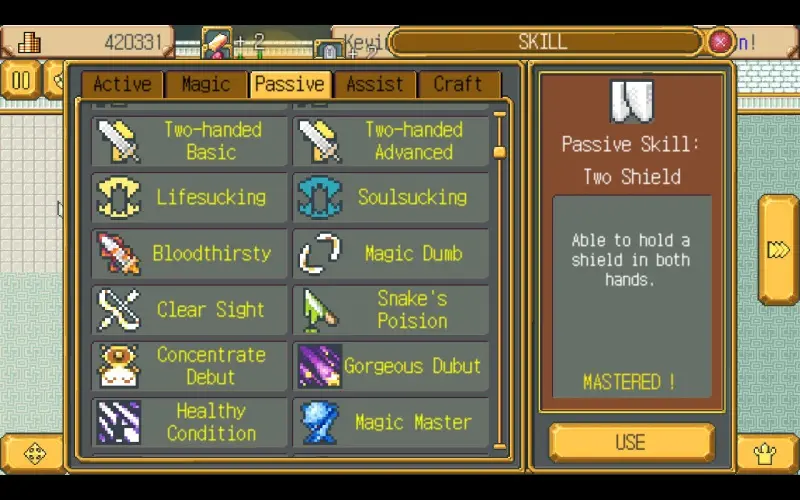Image resolution: width=800 pixels, height=500 pixels.
Task: Select the Two-handed Basic skill
Action: click(190, 141)
